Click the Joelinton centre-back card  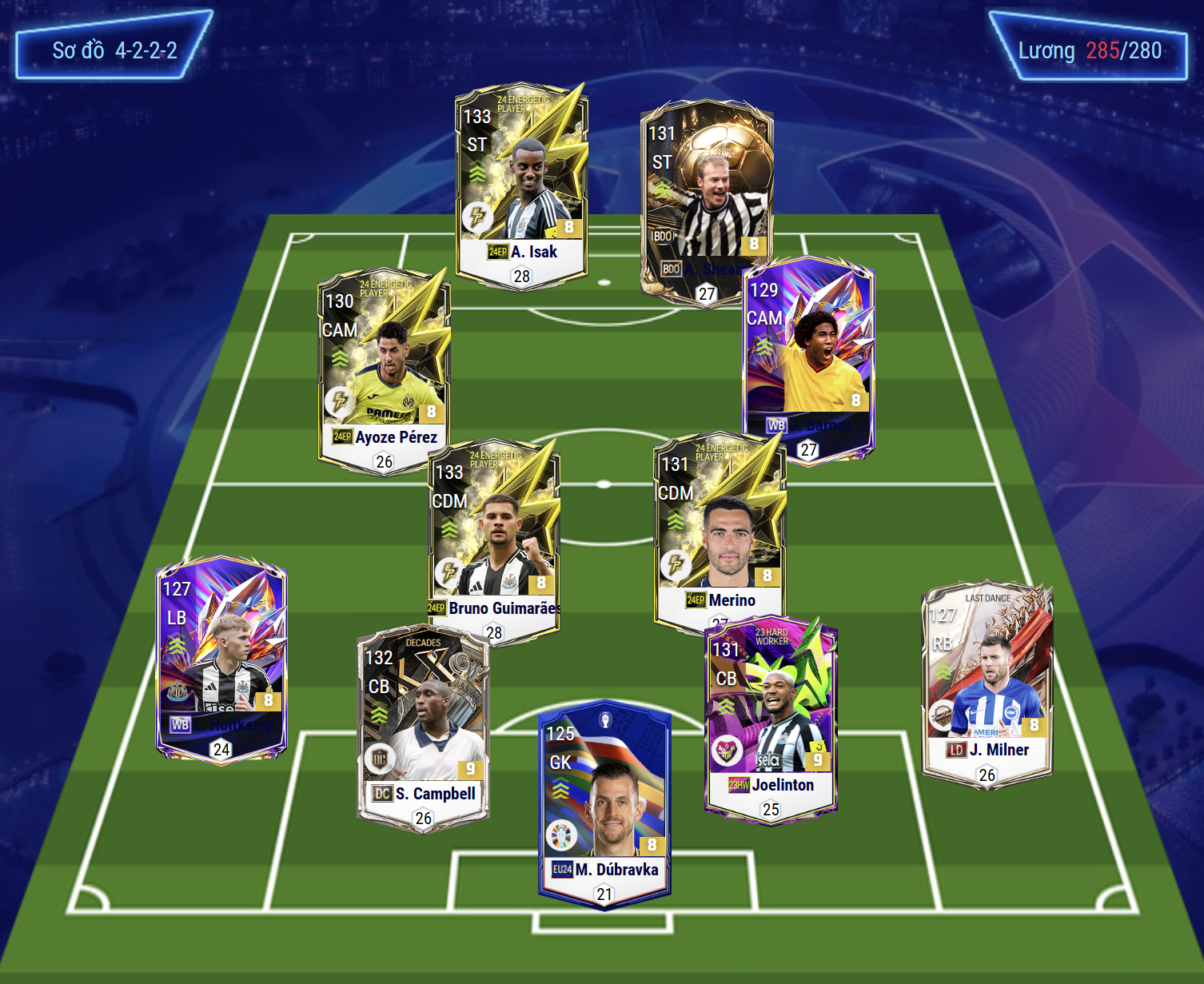[771, 715]
